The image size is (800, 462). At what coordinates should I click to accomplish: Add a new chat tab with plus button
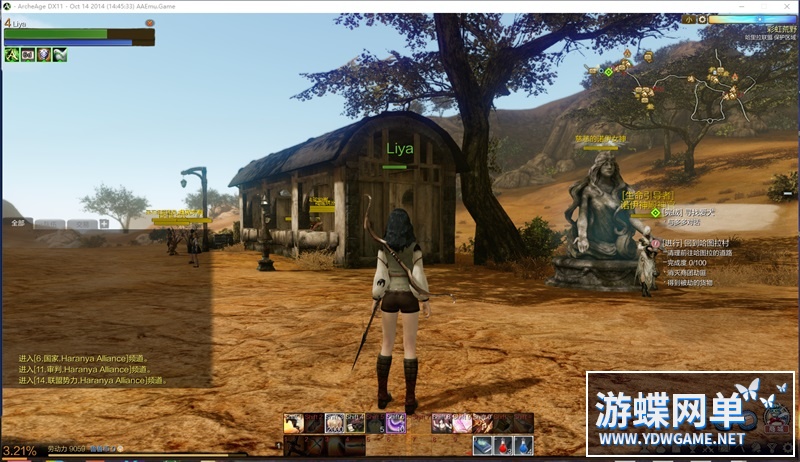104,224
